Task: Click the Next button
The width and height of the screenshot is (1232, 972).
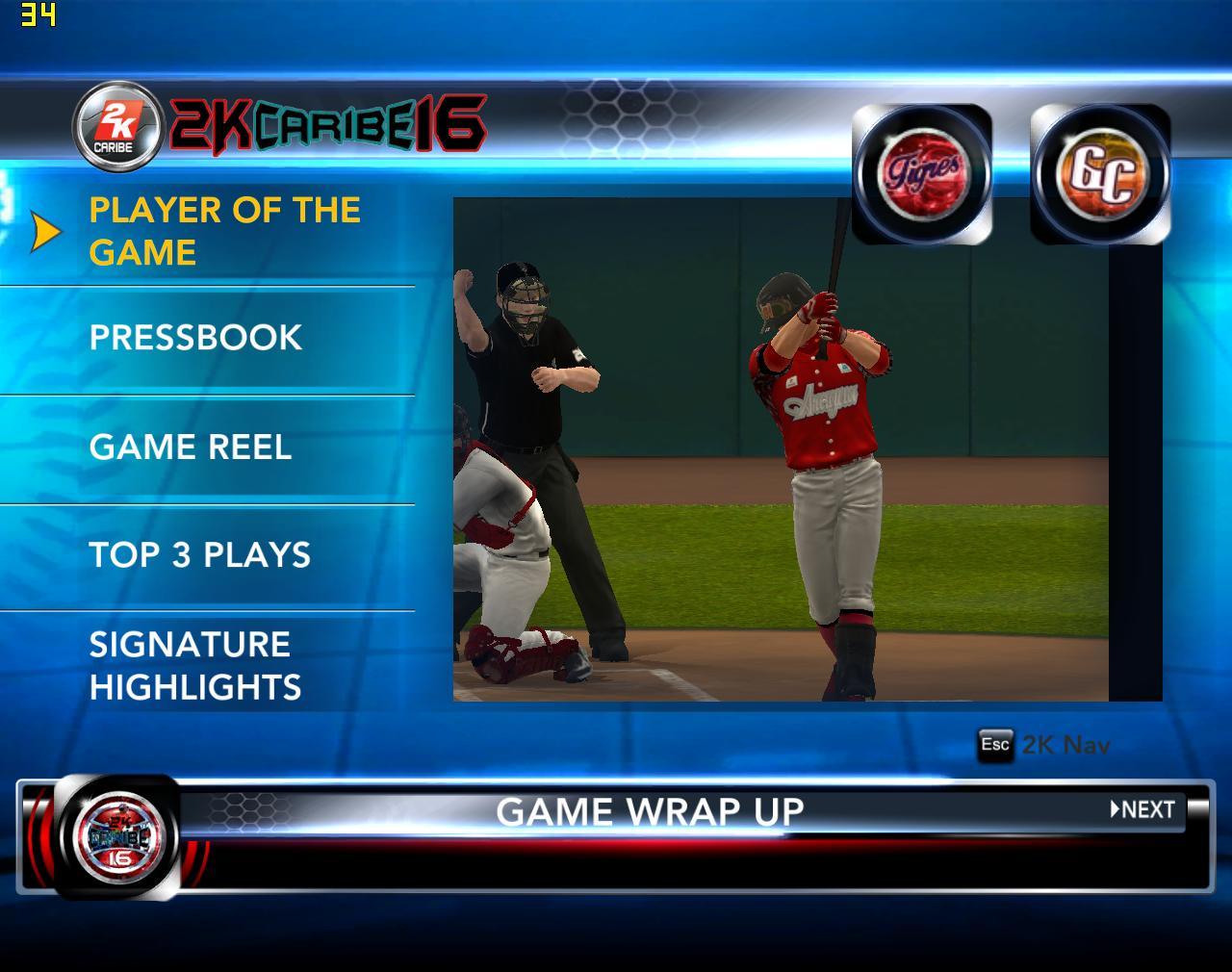Action: 1143,809
